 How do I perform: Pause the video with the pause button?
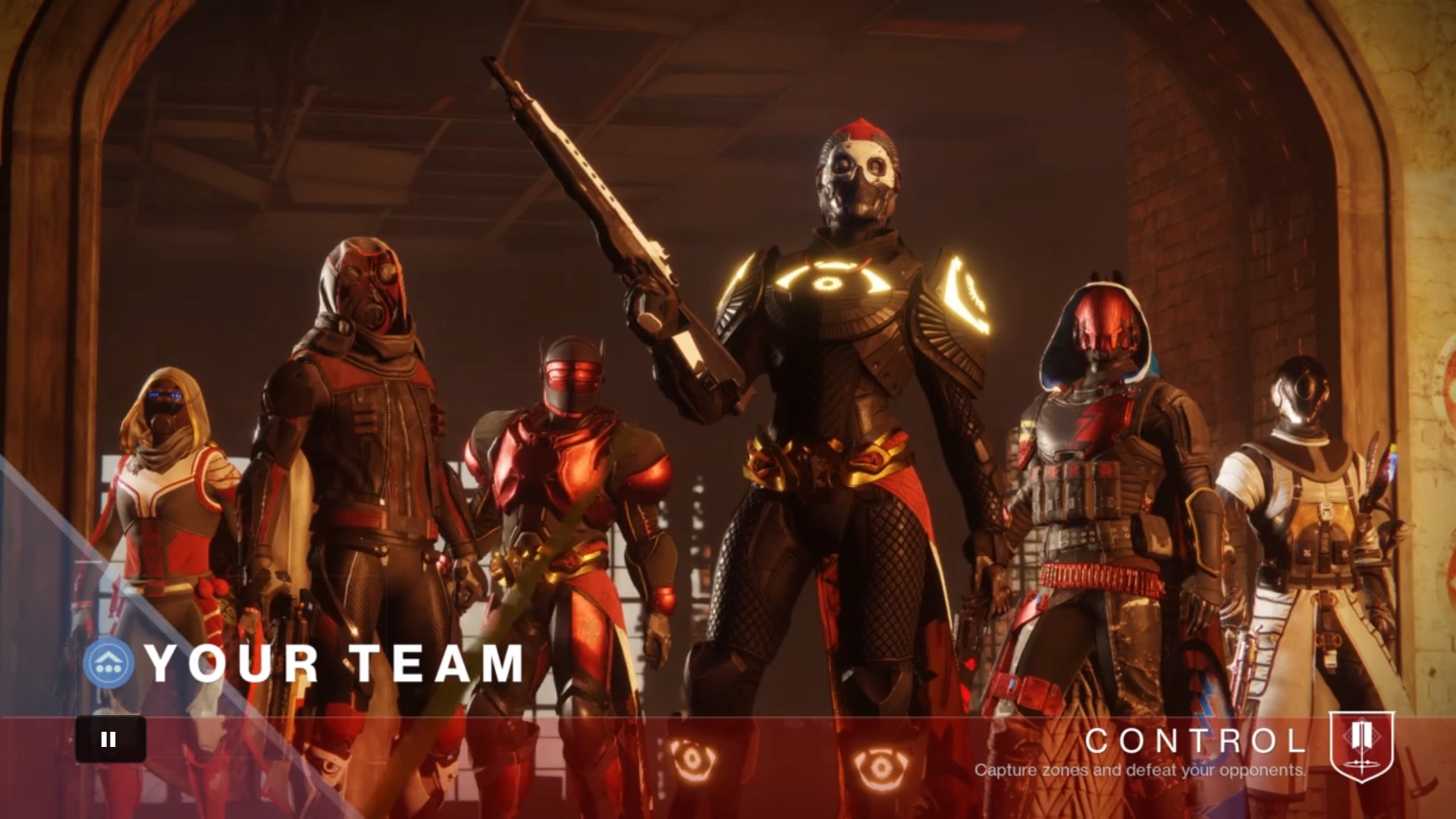[x=110, y=739]
